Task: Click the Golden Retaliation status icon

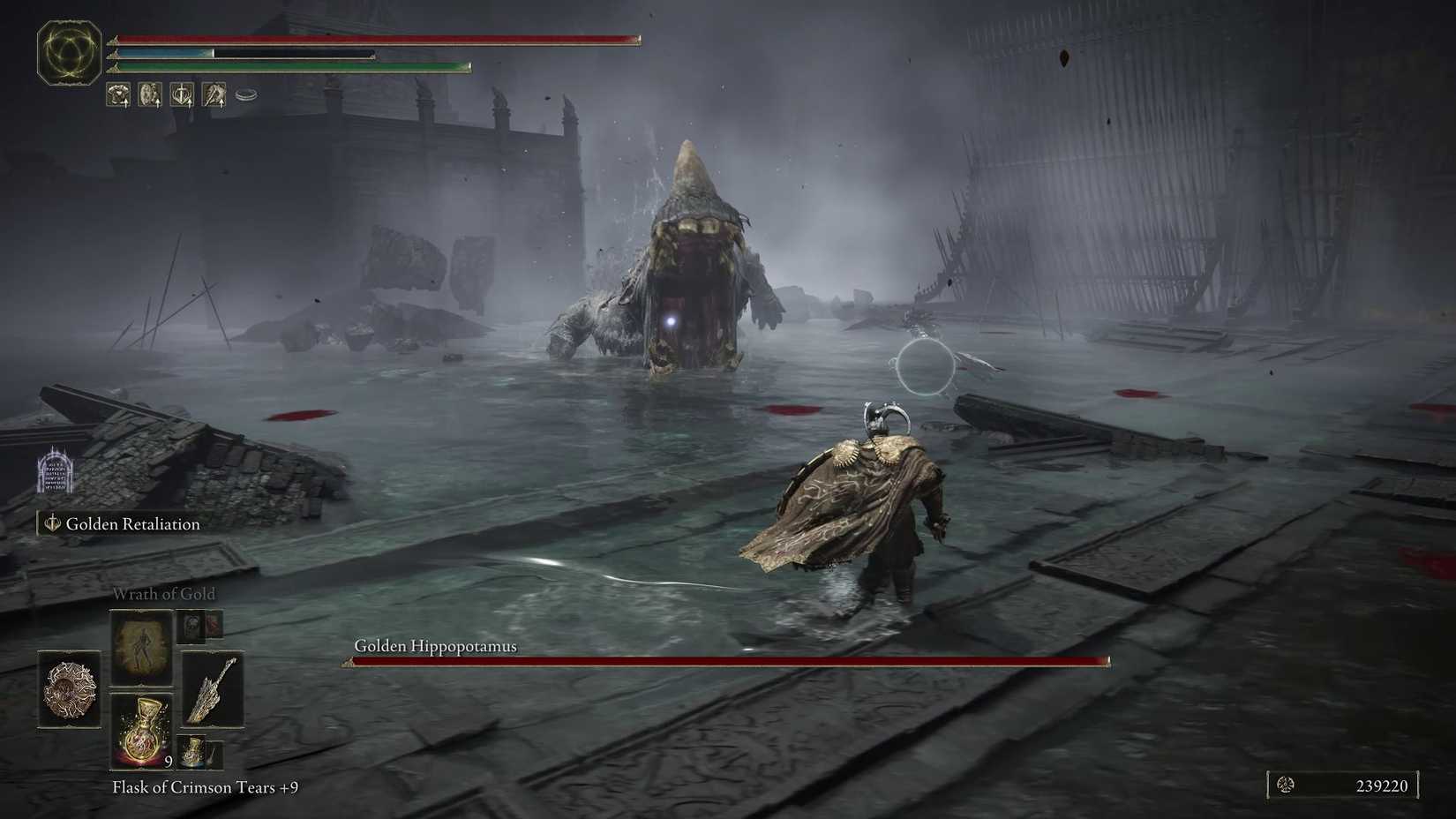Action: pos(50,523)
